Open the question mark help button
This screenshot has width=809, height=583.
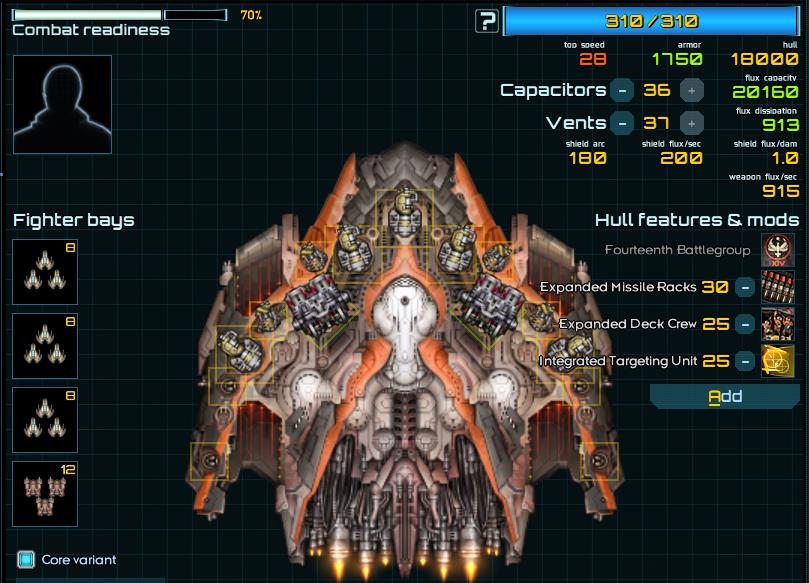[487, 21]
